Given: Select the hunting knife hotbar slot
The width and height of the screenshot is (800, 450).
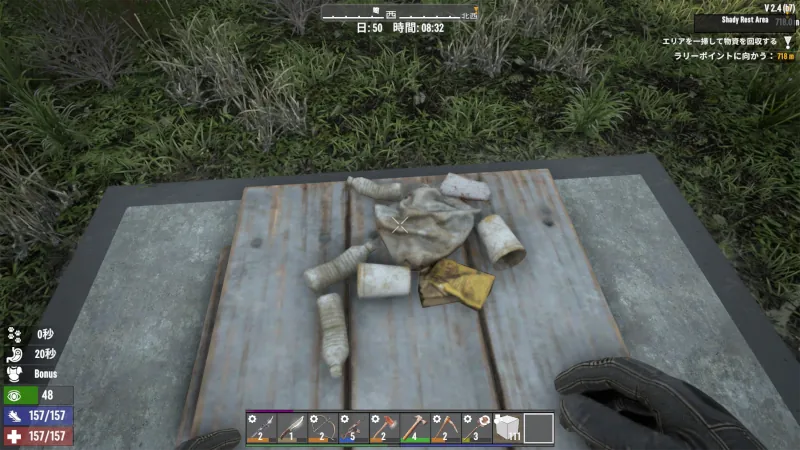Looking at the screenshot, I should pos(292,427).
